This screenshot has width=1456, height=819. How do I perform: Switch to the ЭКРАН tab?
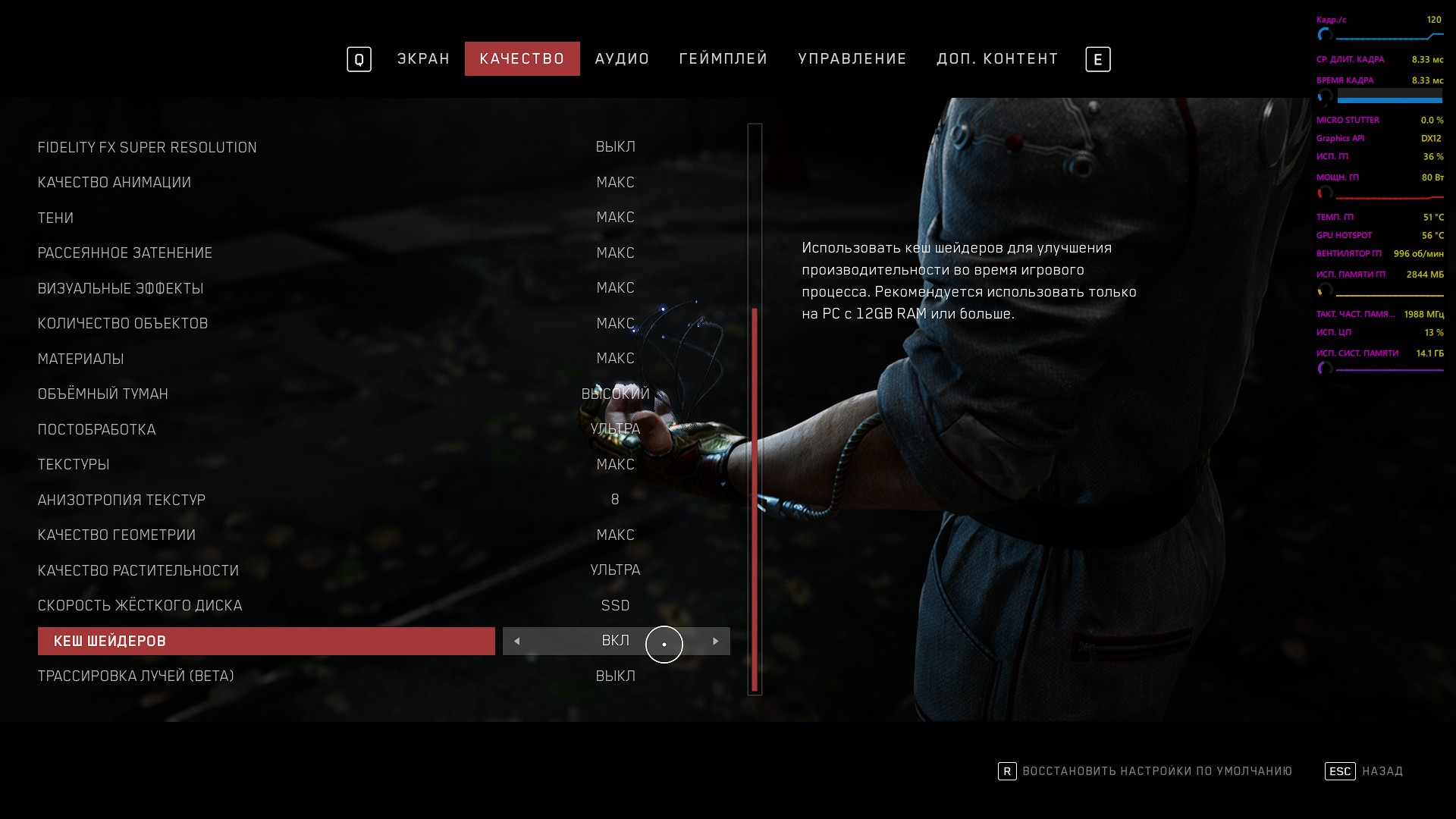coord(423,59)
